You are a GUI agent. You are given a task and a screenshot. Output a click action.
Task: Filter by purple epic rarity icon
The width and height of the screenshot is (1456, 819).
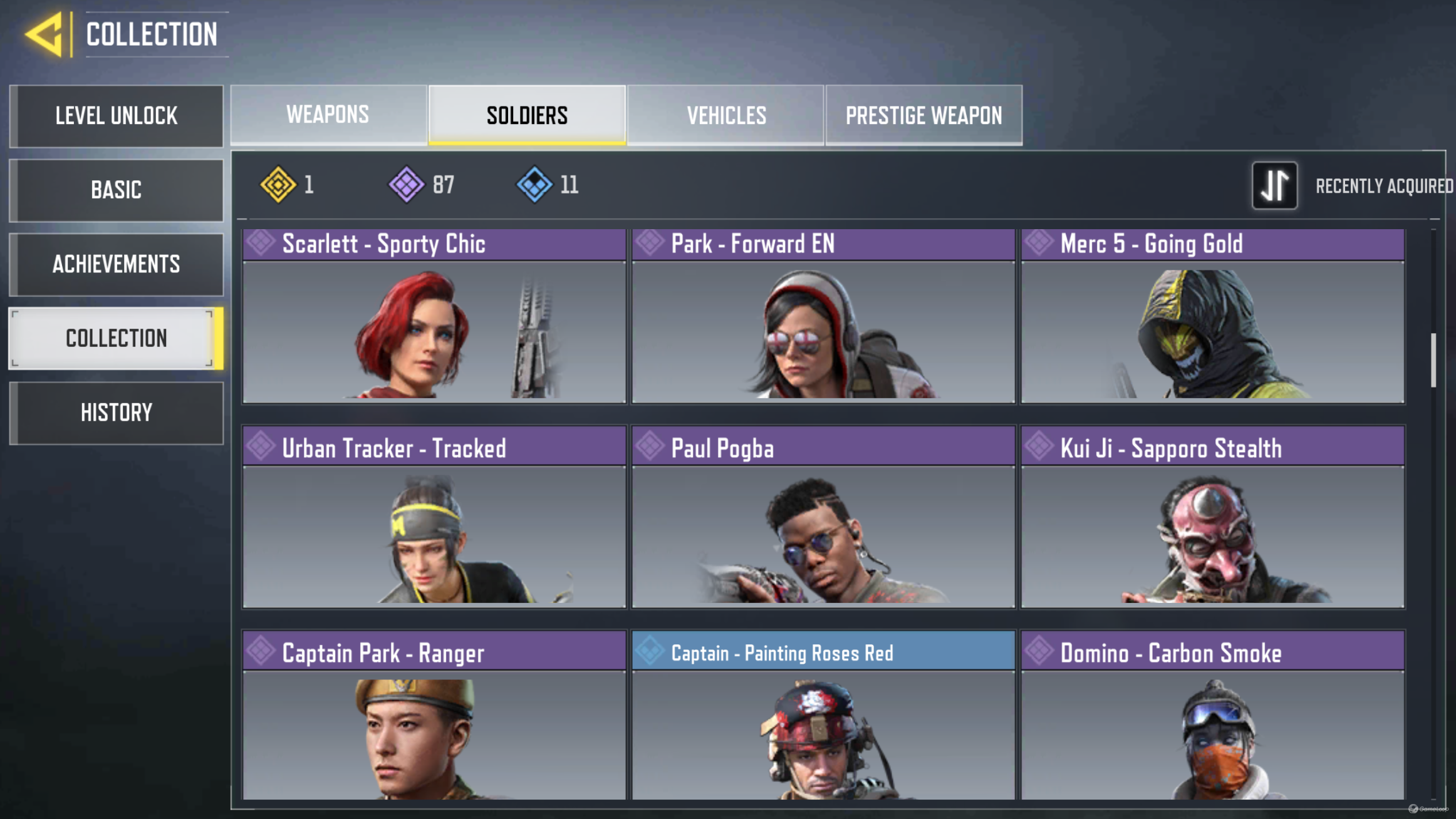[x=407, y=185]
